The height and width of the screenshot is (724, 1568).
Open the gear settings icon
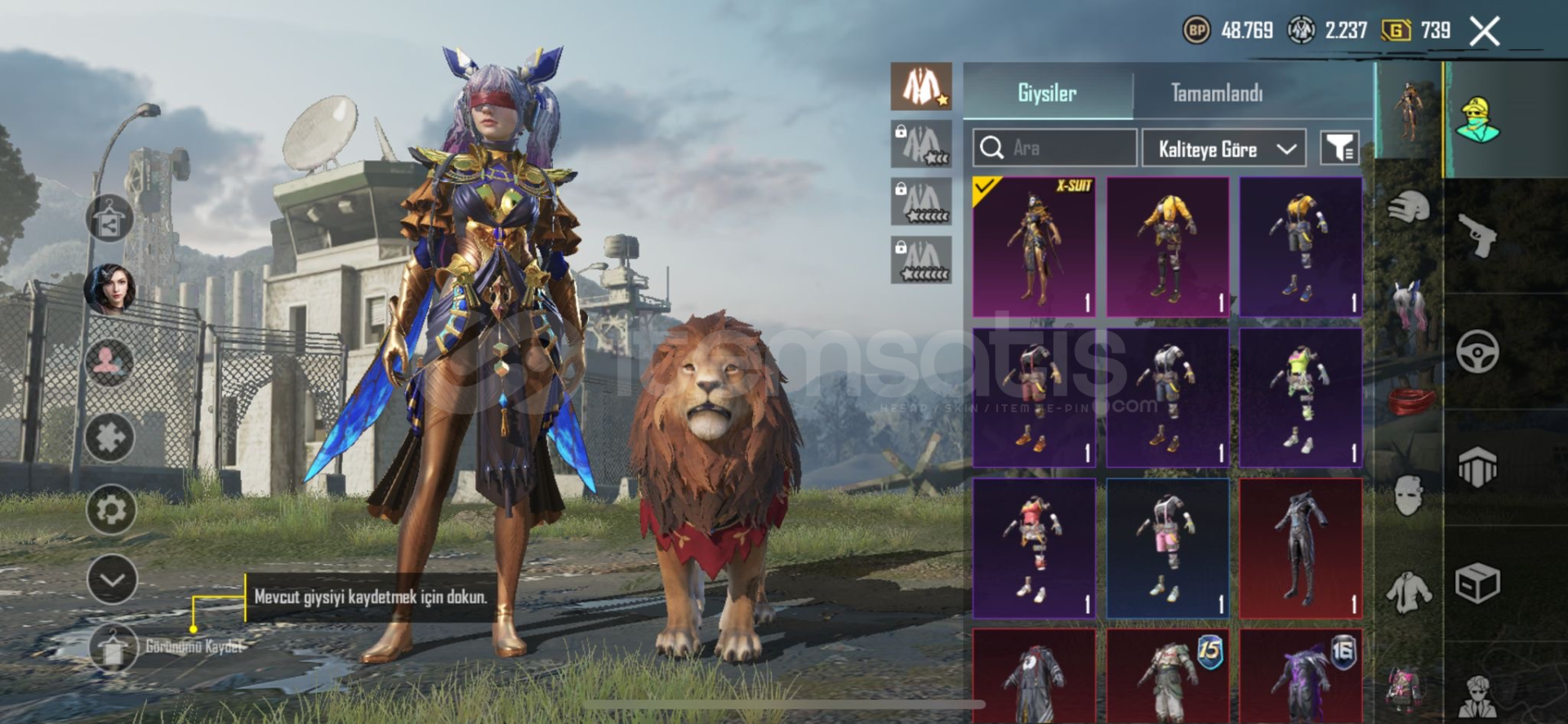[x=111, y=509]
